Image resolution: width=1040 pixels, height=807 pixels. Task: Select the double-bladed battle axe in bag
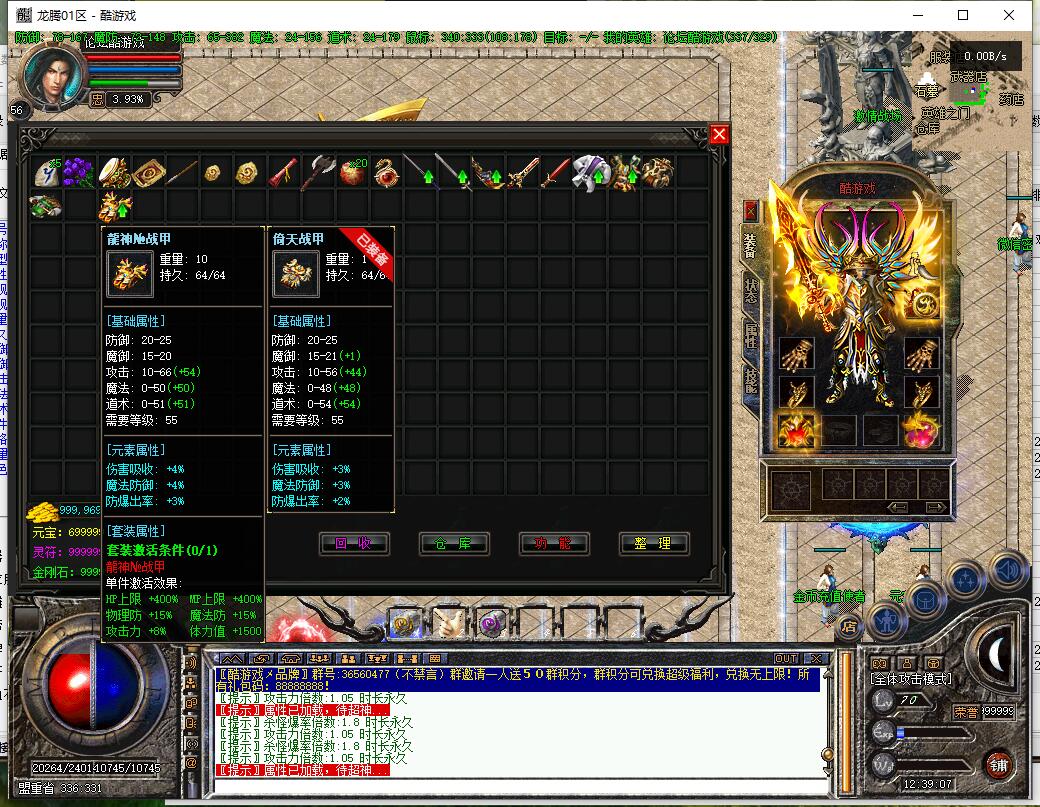(x=318, y=173)
